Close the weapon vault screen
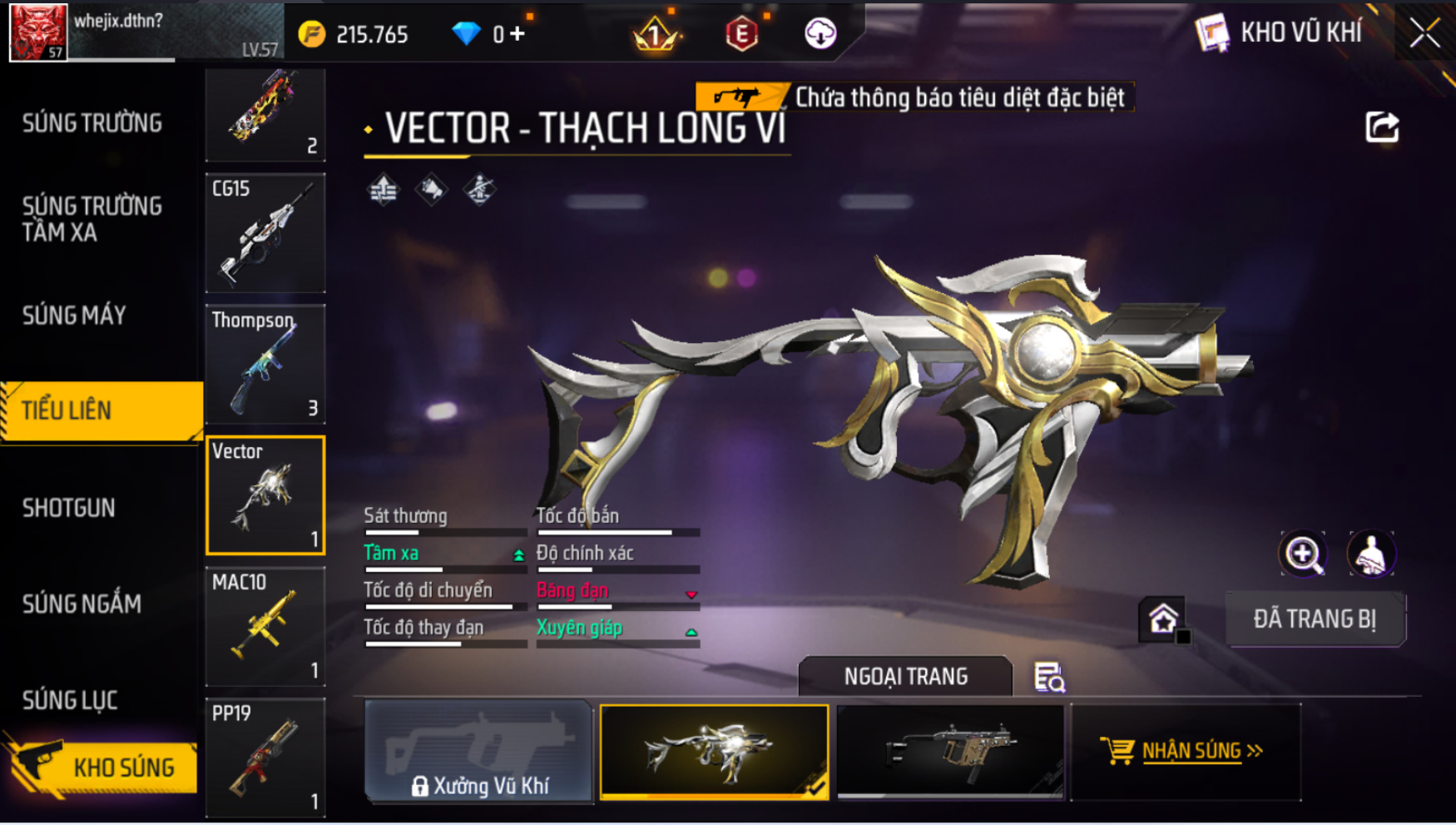 click(x=1424, y=33)
